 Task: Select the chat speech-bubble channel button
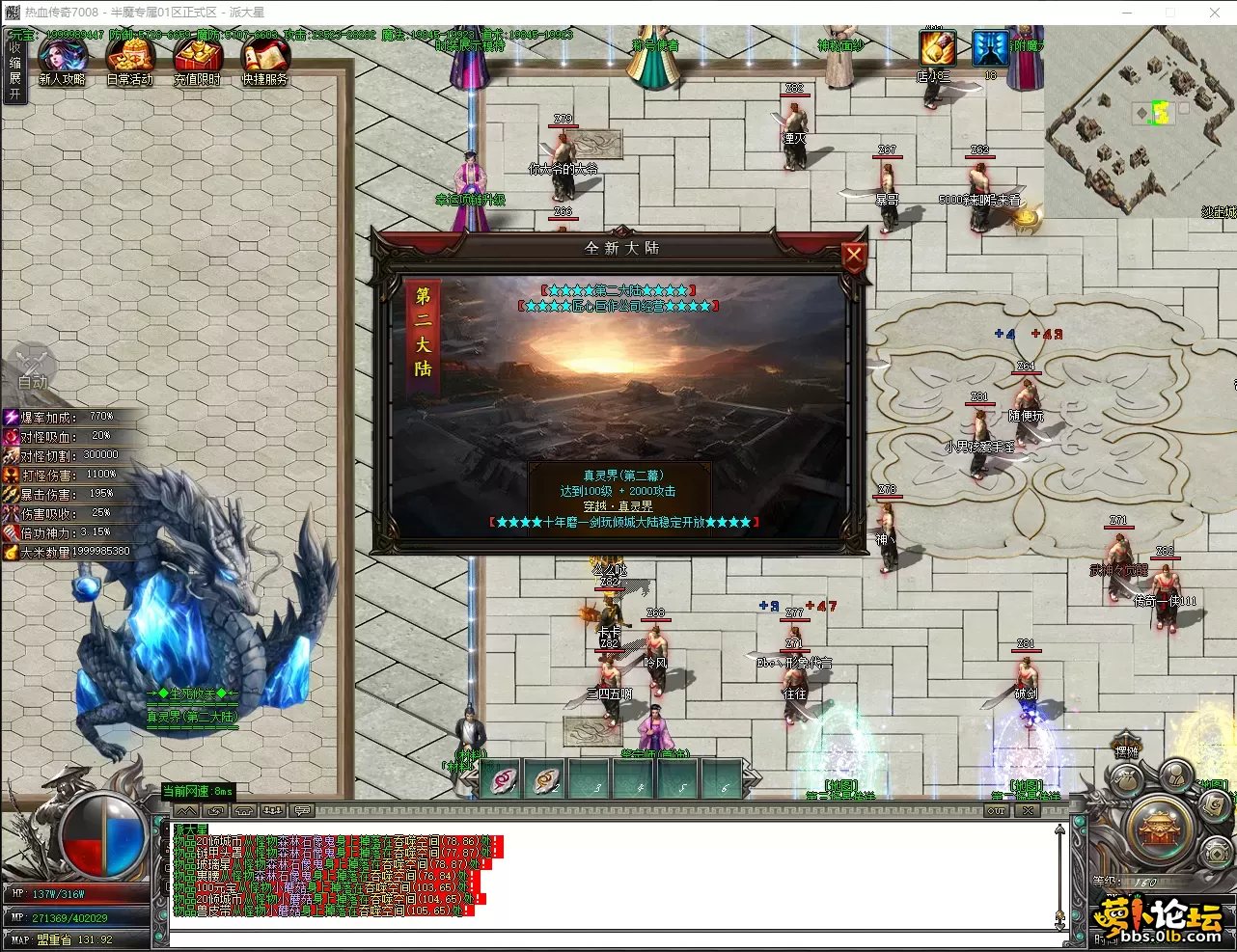point(302,811)
